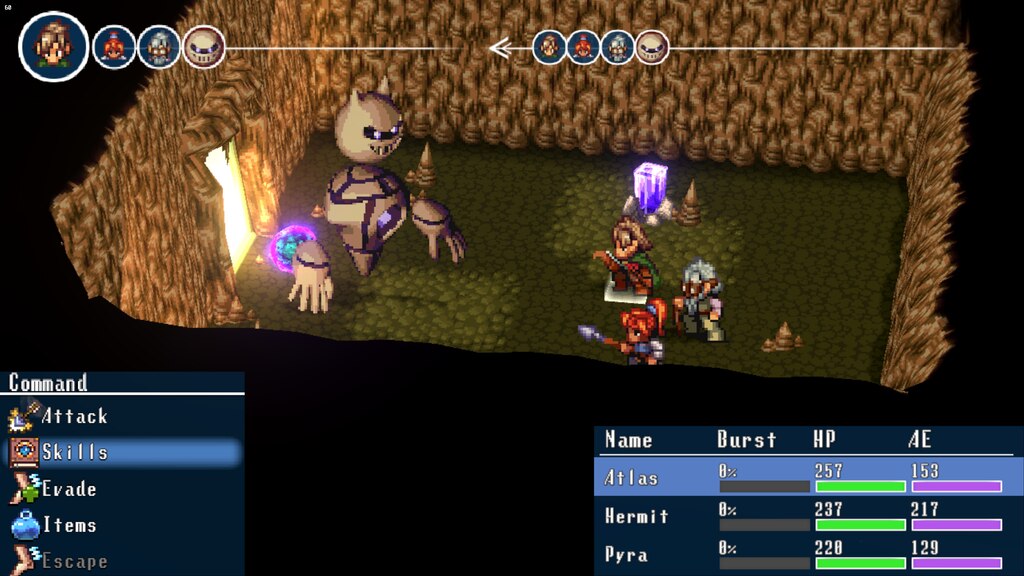Open the Skills command
This screenshot has width=1024, height=576.
tap(74, 452)
